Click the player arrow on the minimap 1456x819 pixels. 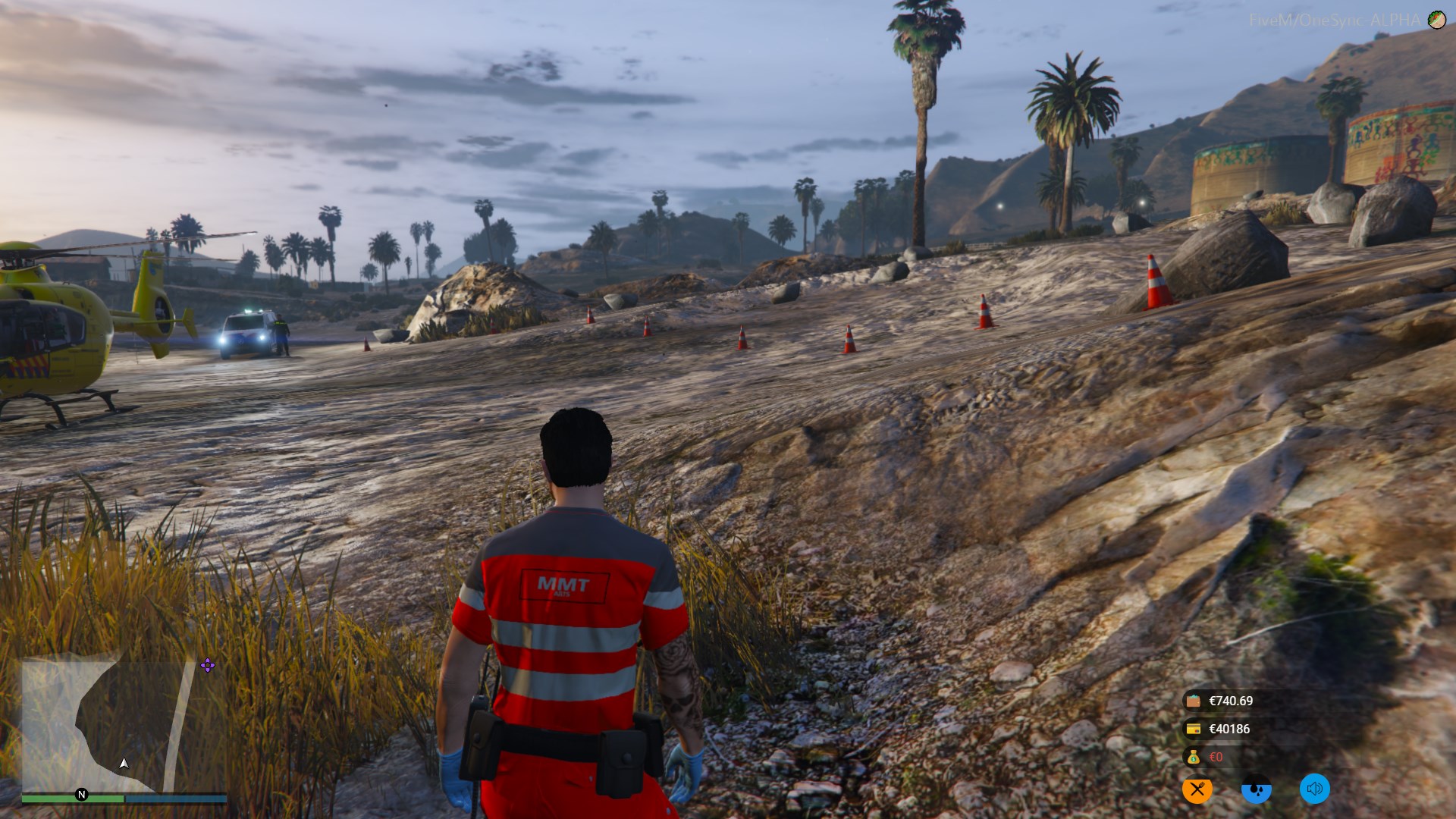pyautogui.click(x=124, y=764)
